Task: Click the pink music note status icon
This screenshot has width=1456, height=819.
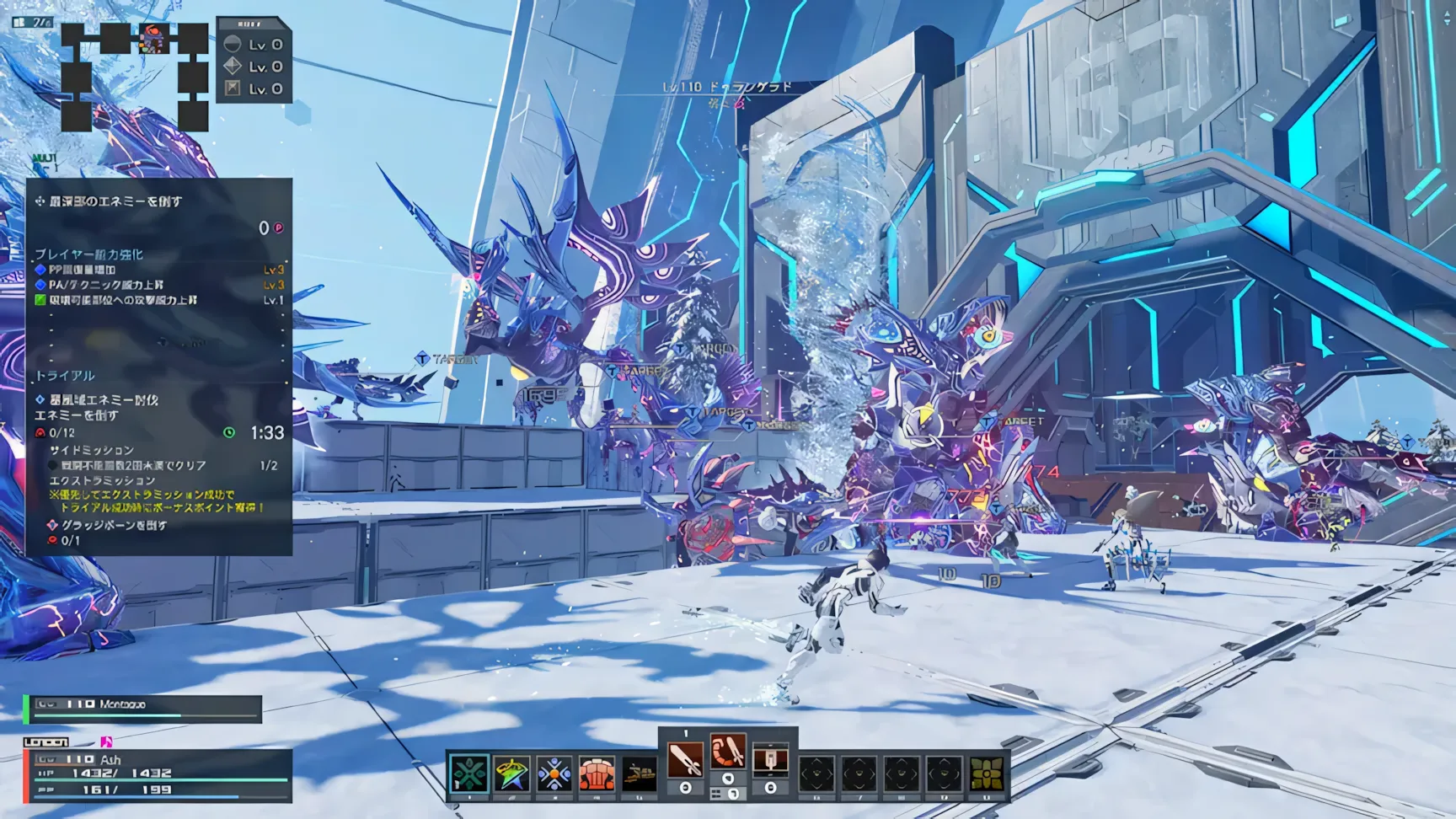Action: click(106, 742)
